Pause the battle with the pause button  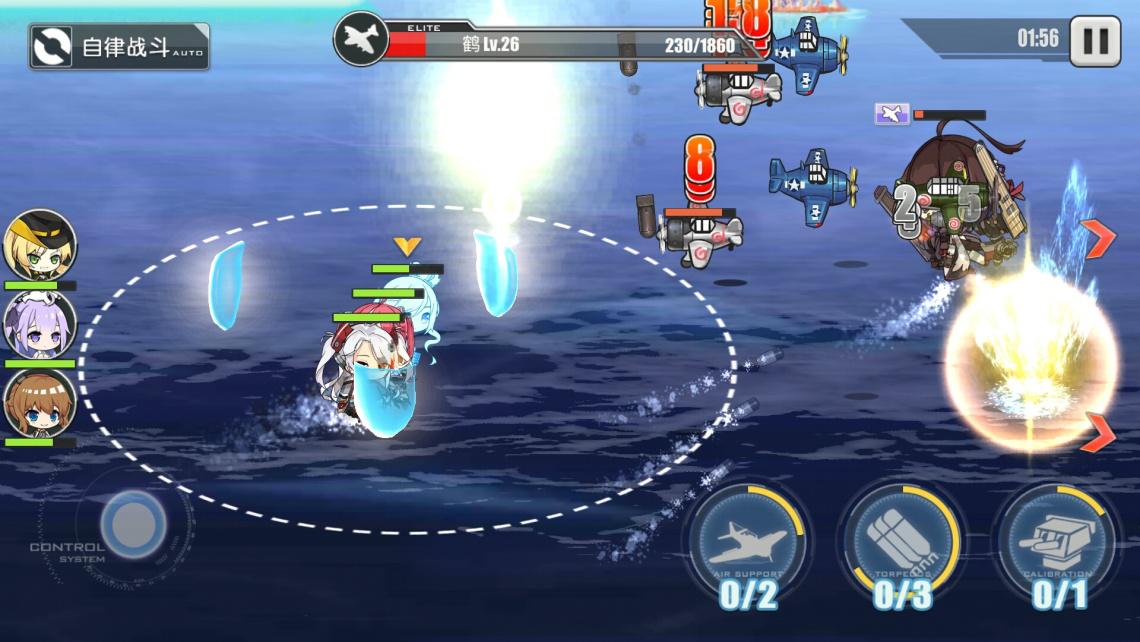pyautogui.click(x=1095, y=41)
